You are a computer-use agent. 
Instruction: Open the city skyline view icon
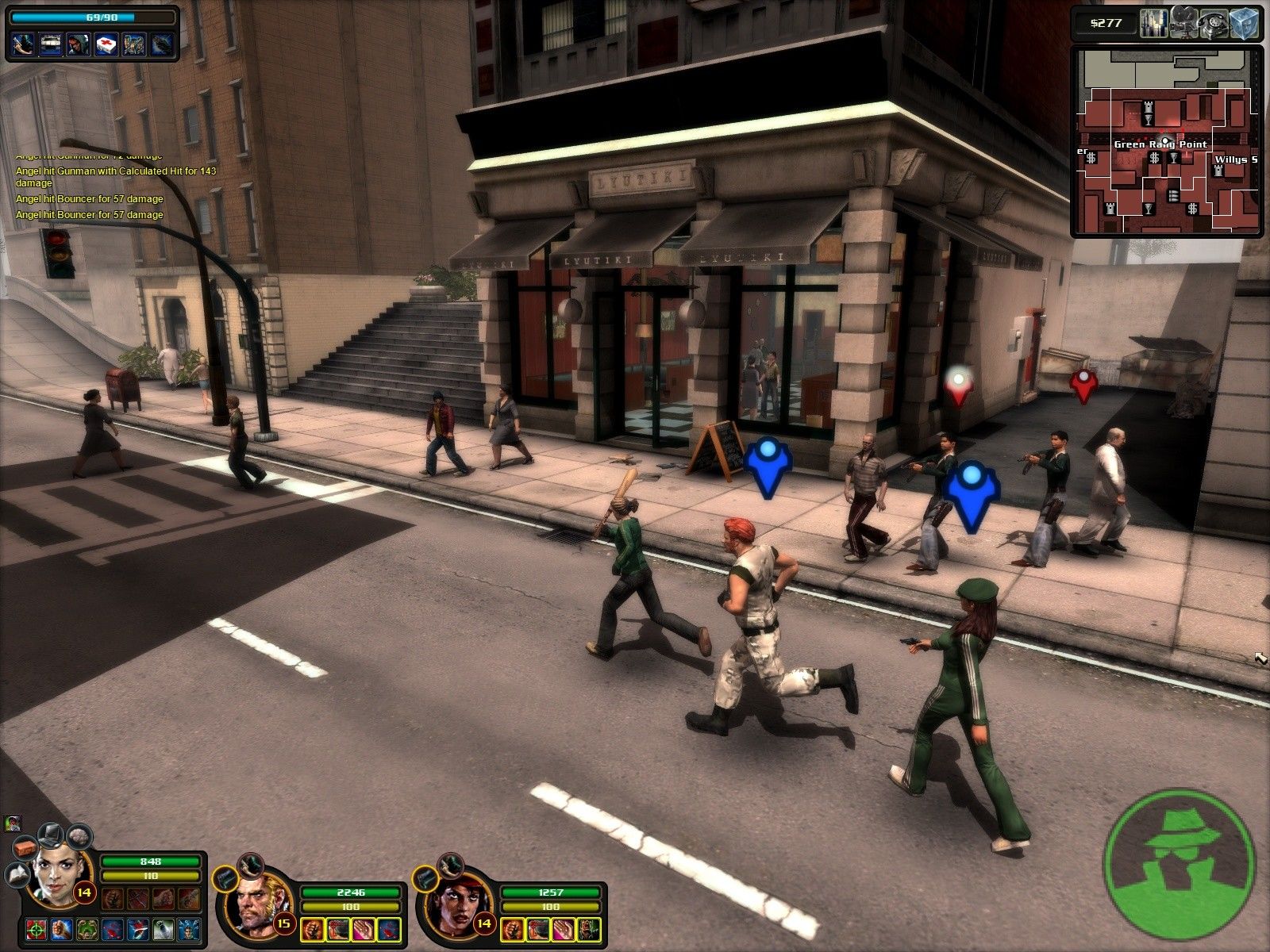pyautogui.click(x=1154, y=21)
